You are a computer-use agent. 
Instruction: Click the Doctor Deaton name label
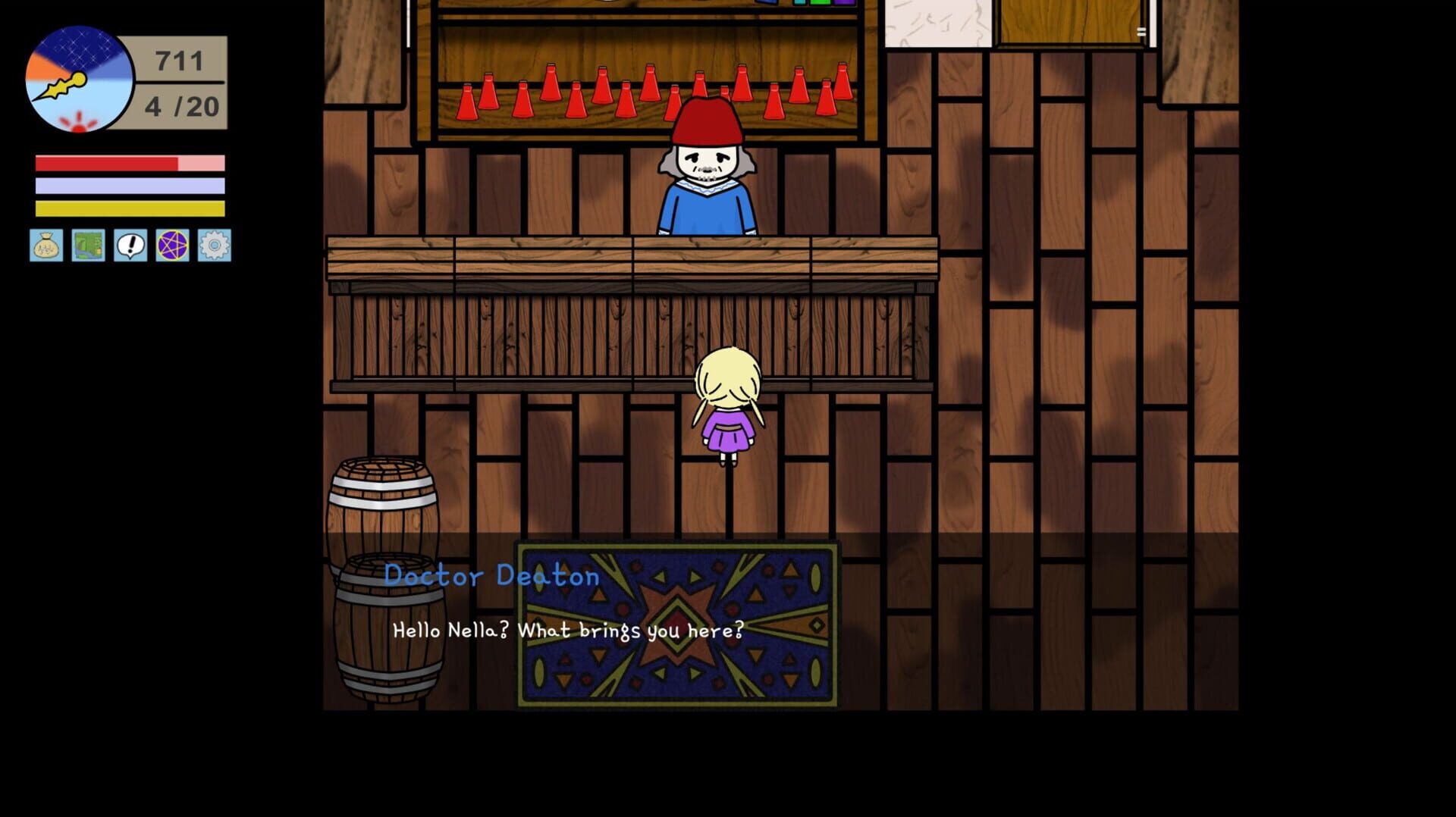pyautogui.click(x=492, y=576)
